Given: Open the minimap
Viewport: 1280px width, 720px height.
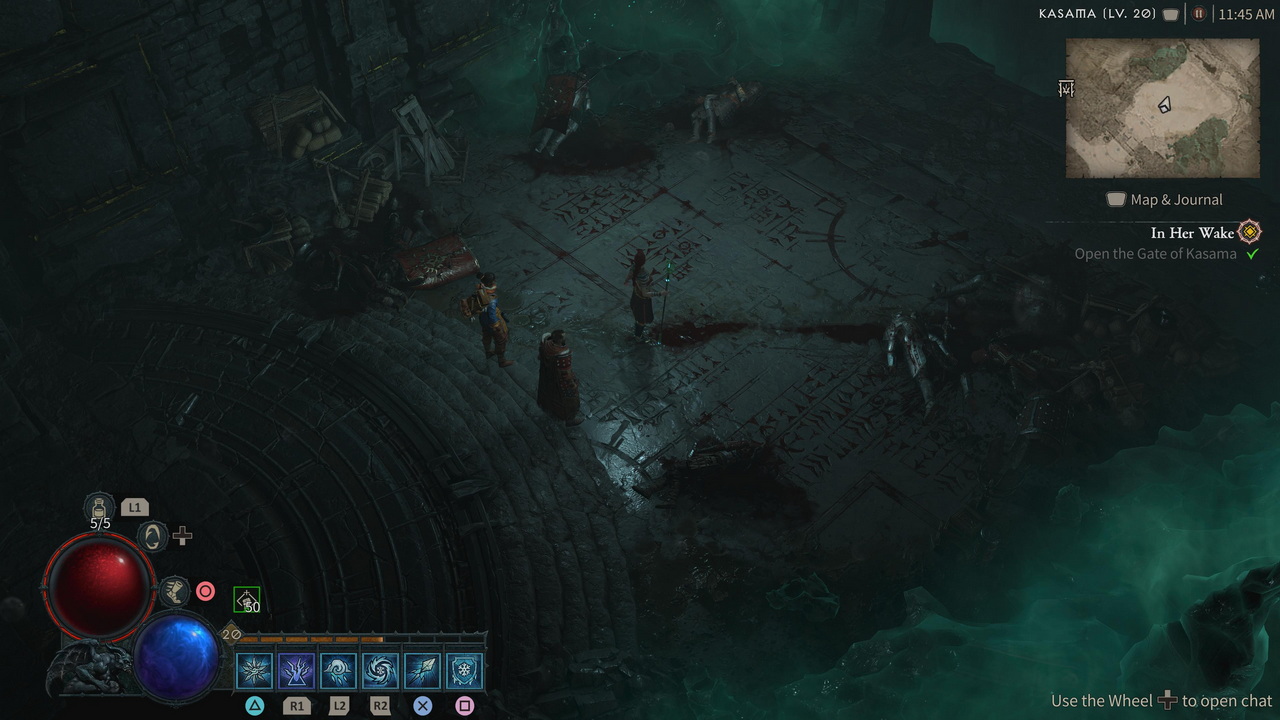Looking at the screenshot, I should click(1162, 108).
